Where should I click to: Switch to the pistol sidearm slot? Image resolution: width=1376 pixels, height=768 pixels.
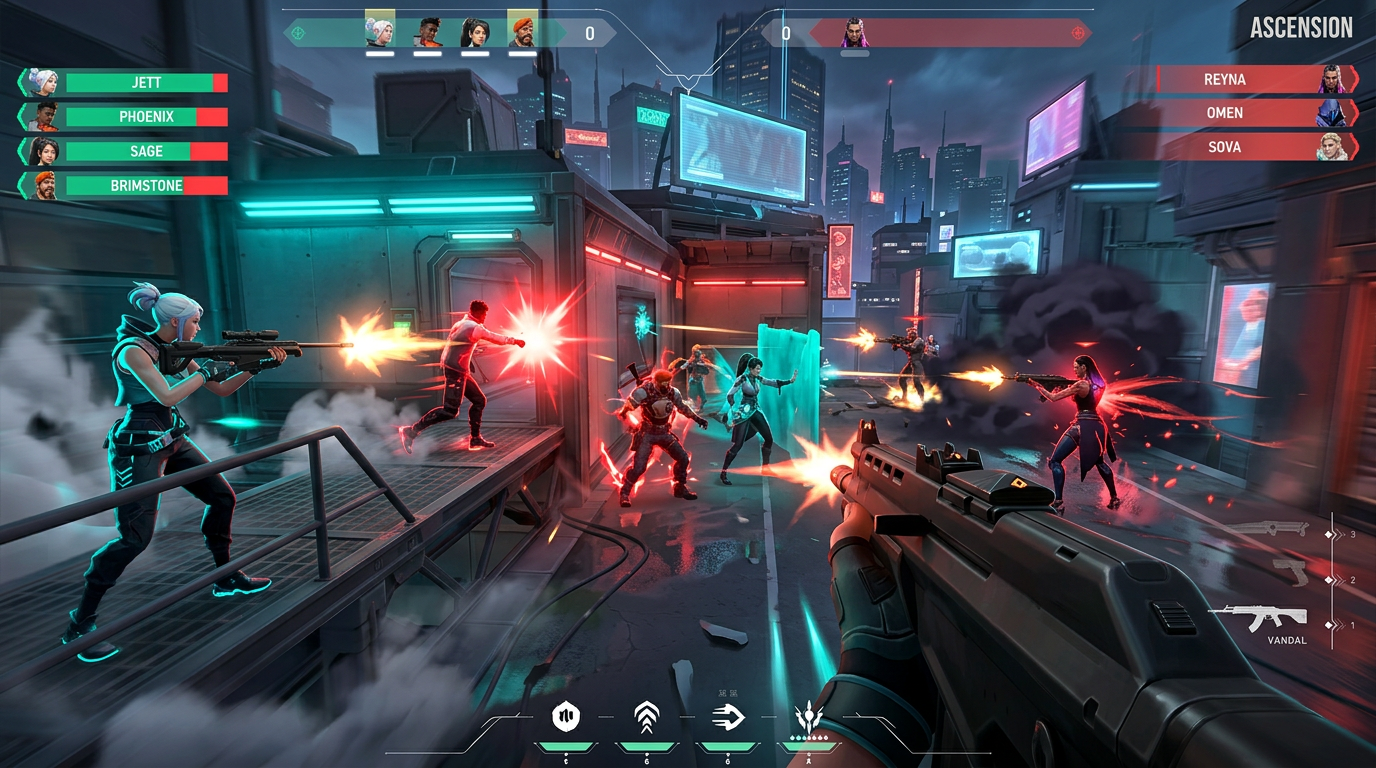(1290, 573)
